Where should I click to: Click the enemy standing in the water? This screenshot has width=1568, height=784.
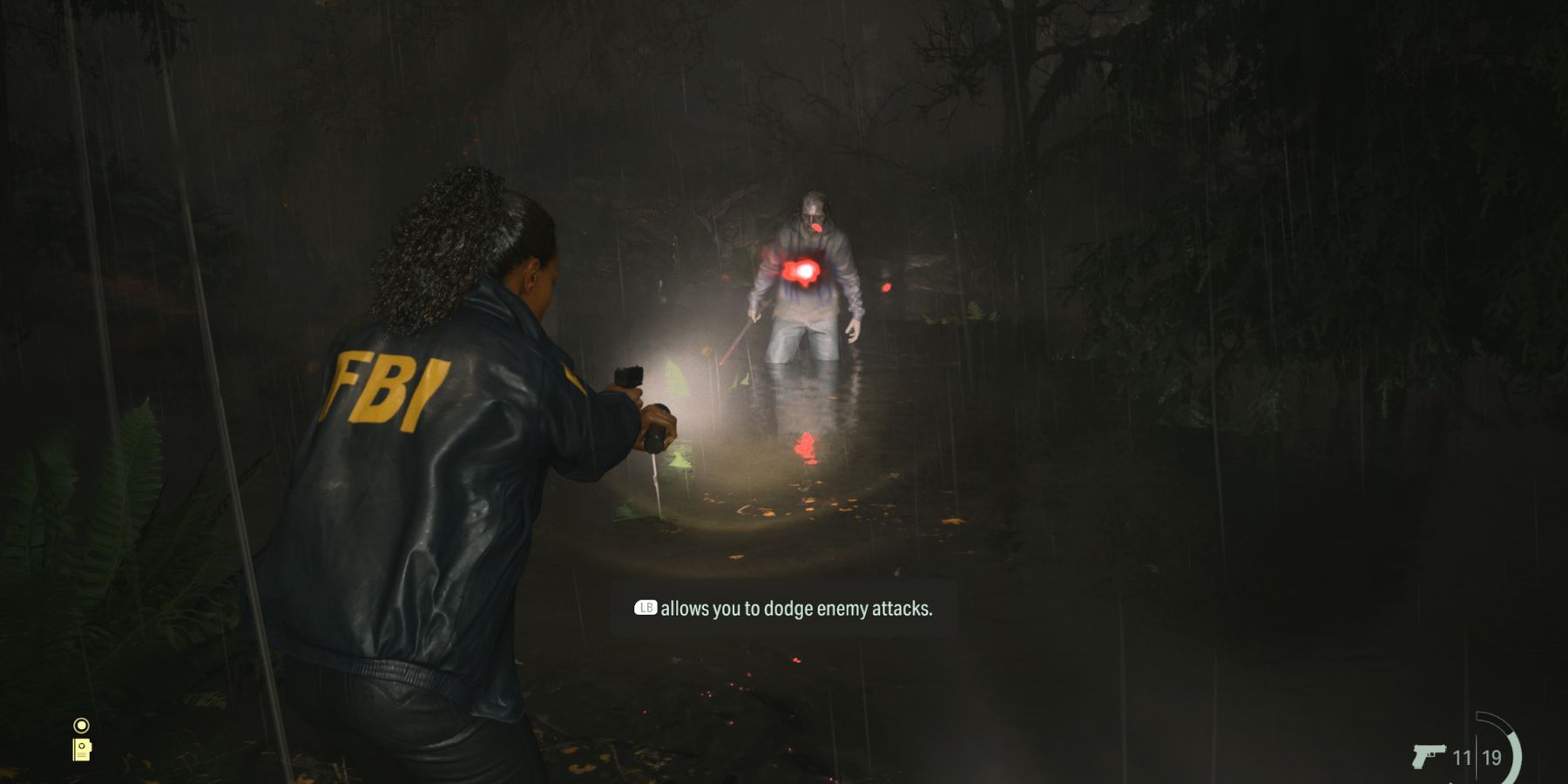(810, 279)
